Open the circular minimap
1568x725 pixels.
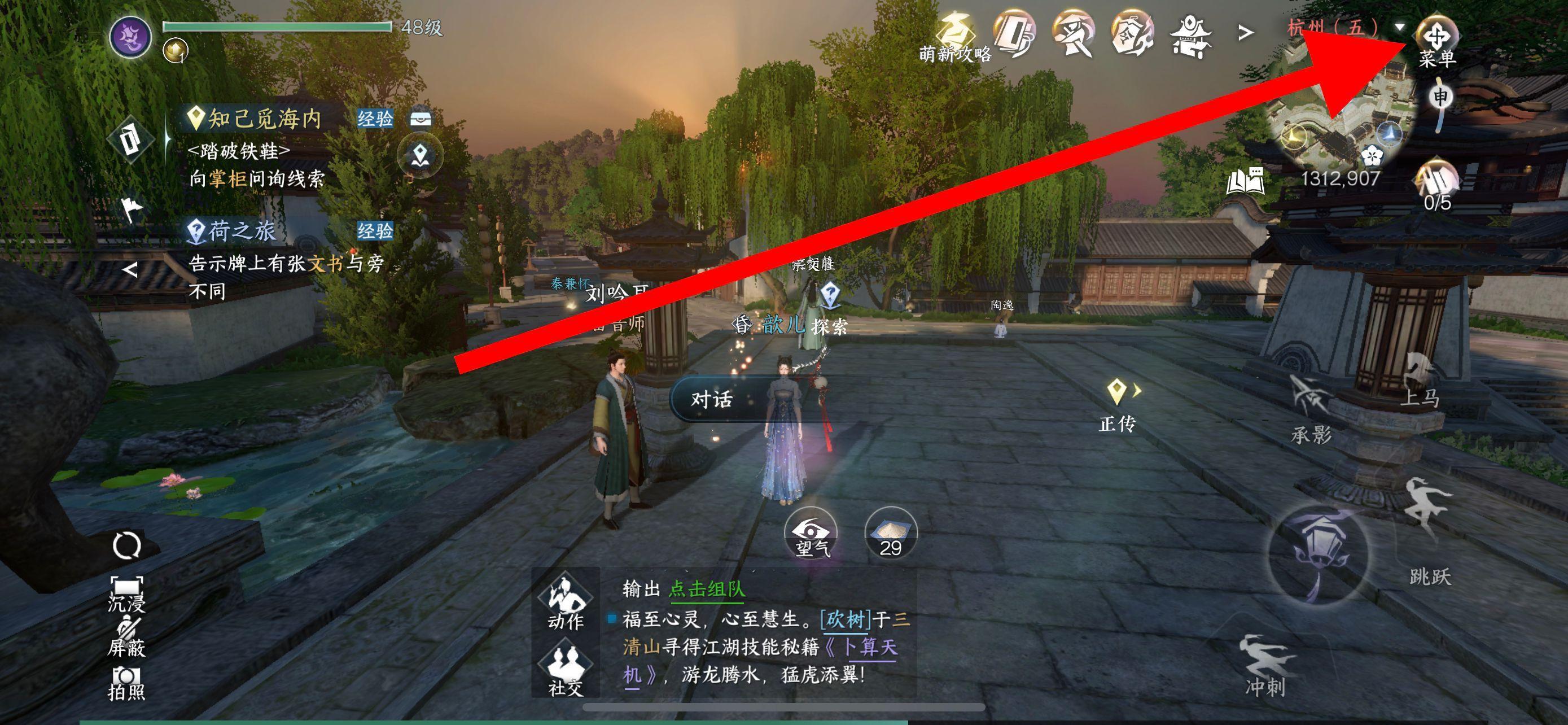click(x=1342, y=116)
